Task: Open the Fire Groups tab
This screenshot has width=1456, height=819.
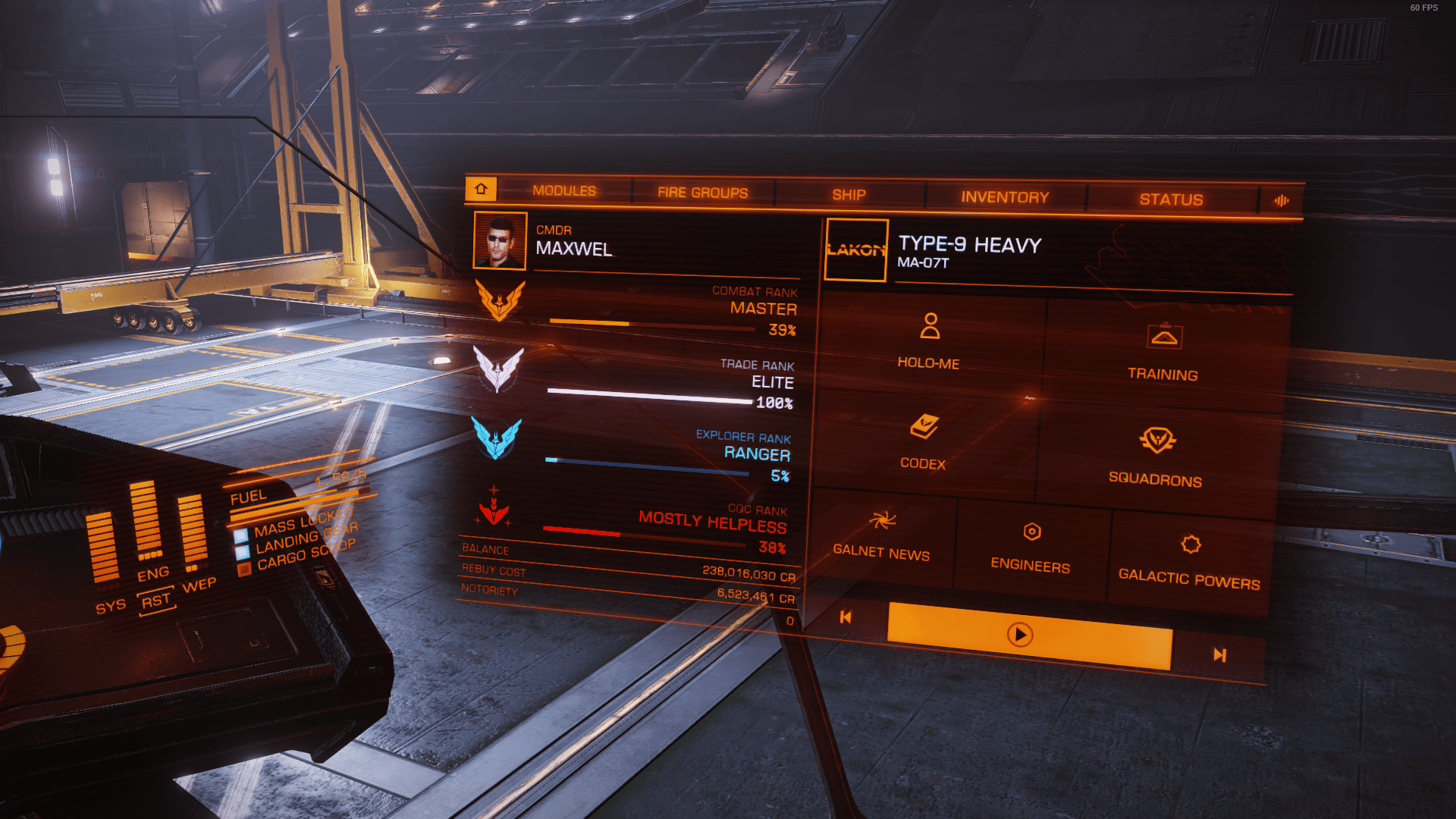Action: point(702,193)
